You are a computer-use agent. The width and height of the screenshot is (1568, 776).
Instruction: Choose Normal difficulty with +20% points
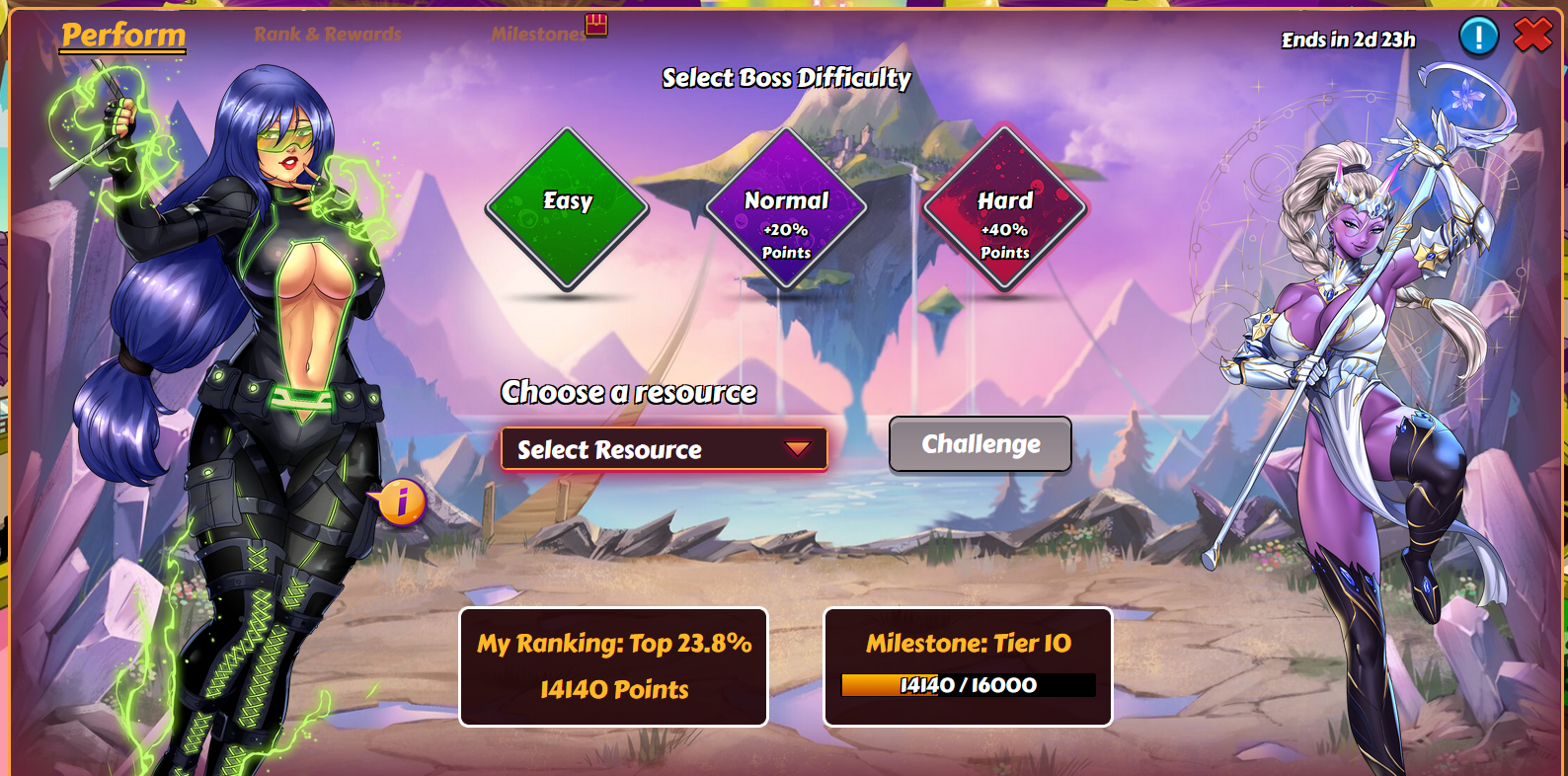[786, 208]
